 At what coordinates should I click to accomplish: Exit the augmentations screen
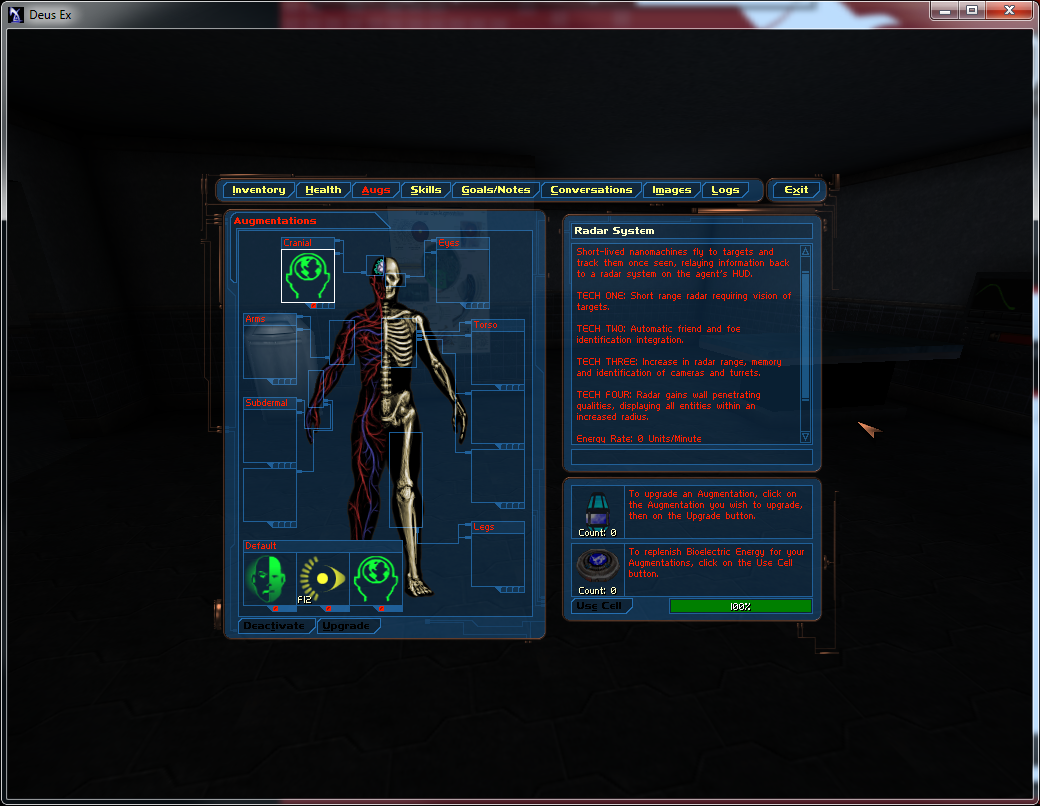point(796,190)
